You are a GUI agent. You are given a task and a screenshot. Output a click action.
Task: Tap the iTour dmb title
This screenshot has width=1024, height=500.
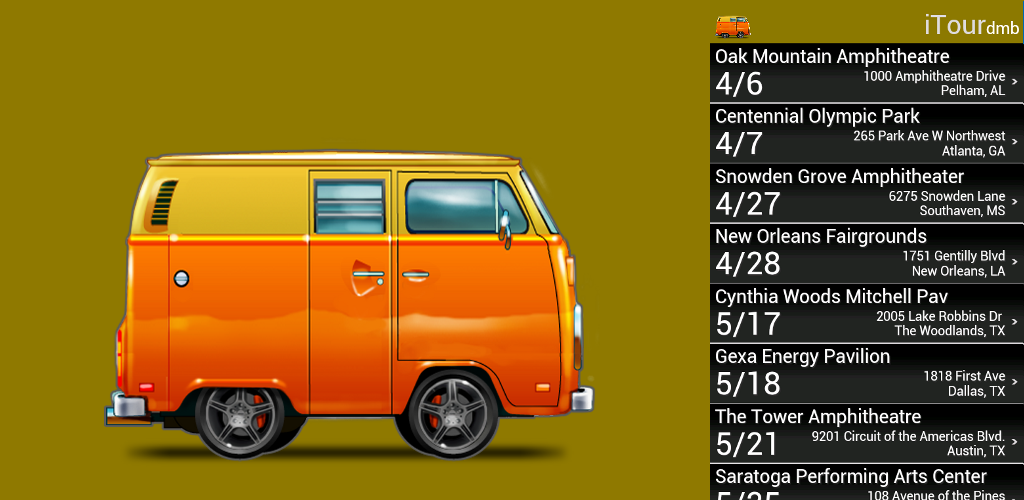tap(964, 26)
